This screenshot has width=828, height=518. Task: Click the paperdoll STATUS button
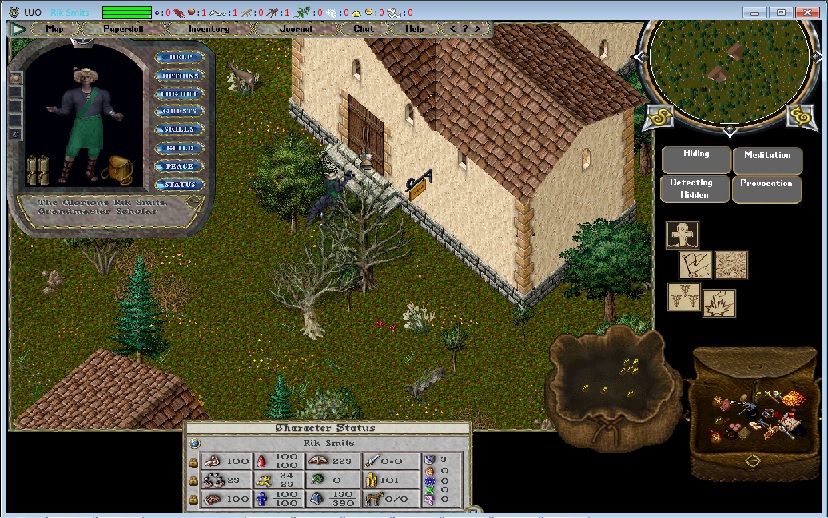[x=180, y=184]
